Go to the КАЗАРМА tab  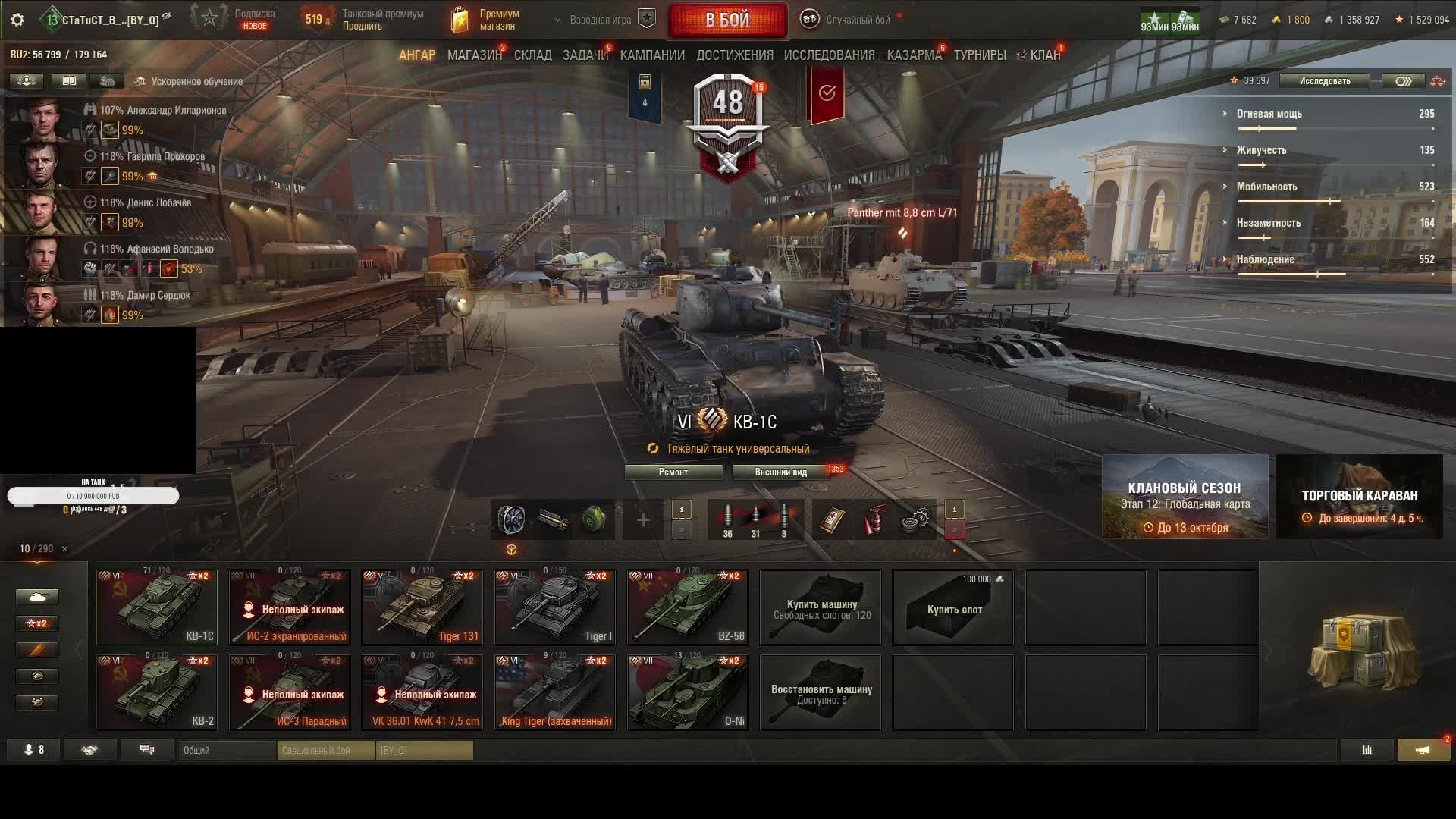pos(914,55)
